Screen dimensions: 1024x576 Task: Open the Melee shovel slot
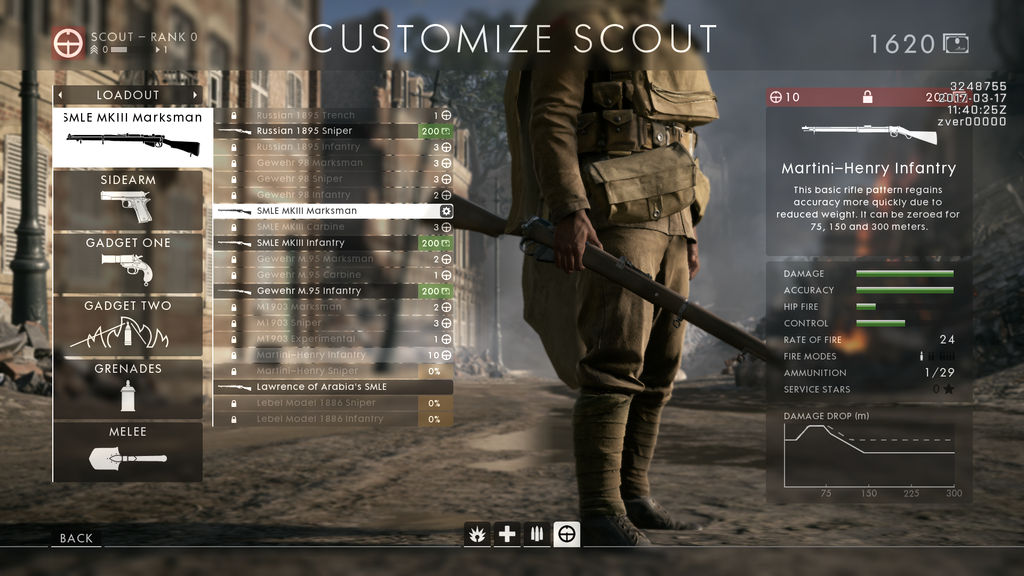point(128,452)
